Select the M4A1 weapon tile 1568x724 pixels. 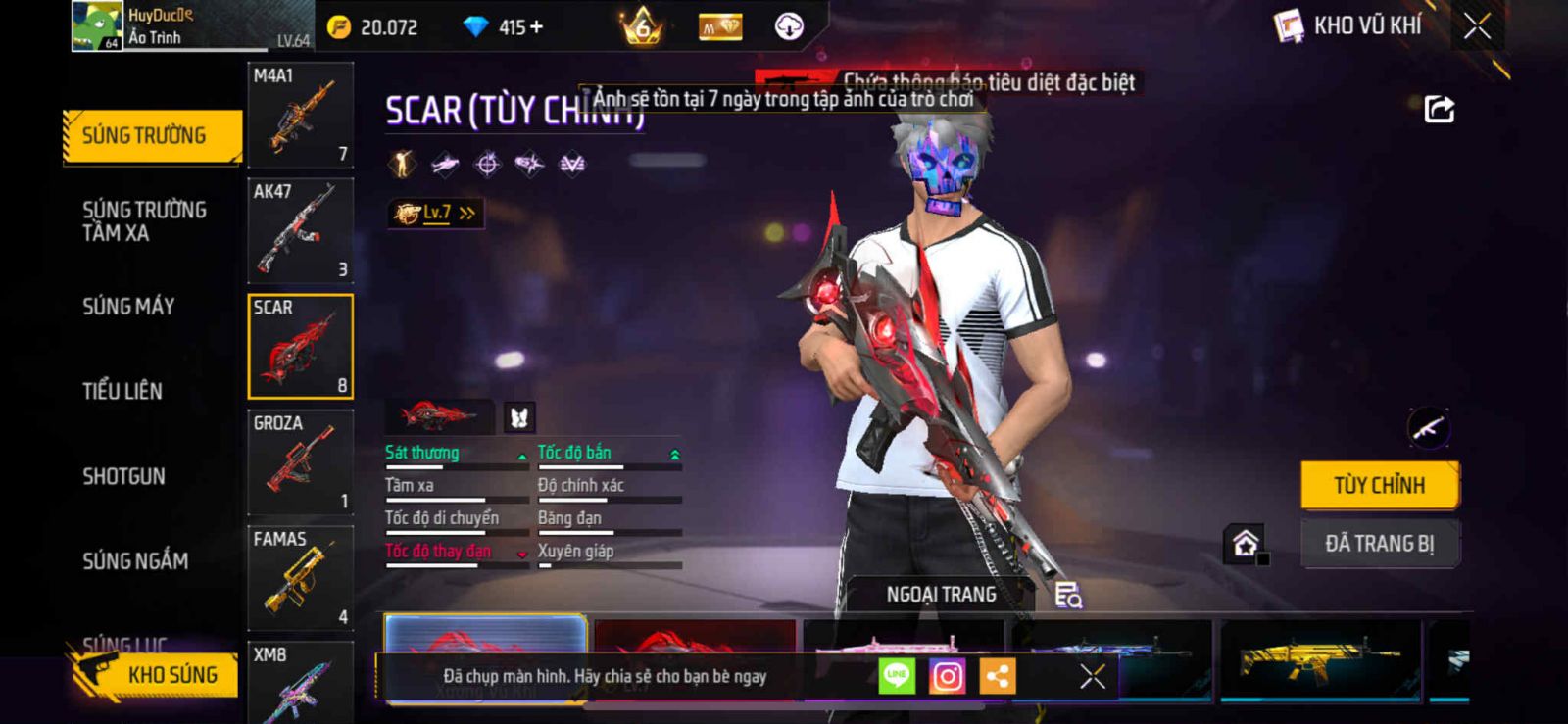(300, 115)
